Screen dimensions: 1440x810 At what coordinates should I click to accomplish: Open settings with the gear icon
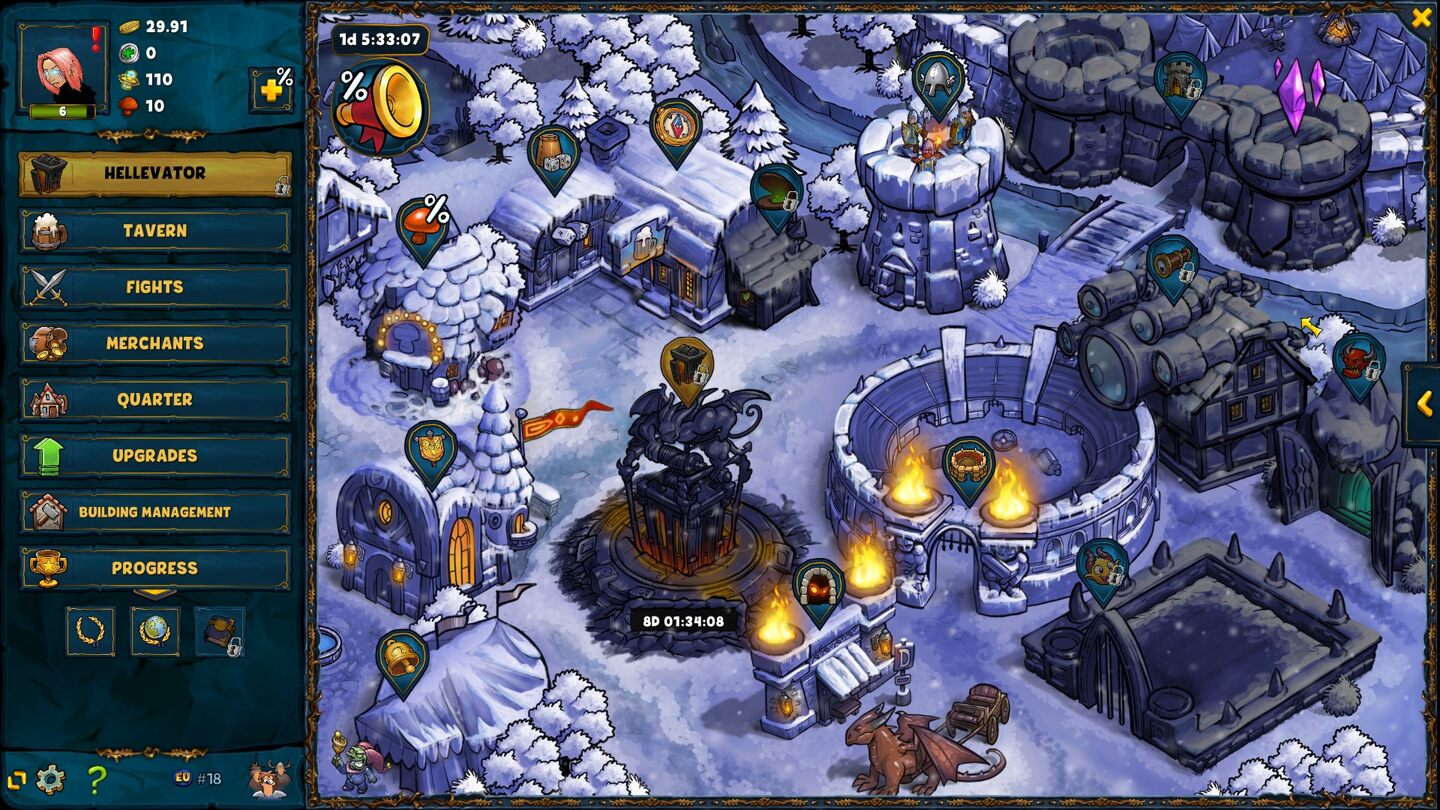[x=50, y=779]
